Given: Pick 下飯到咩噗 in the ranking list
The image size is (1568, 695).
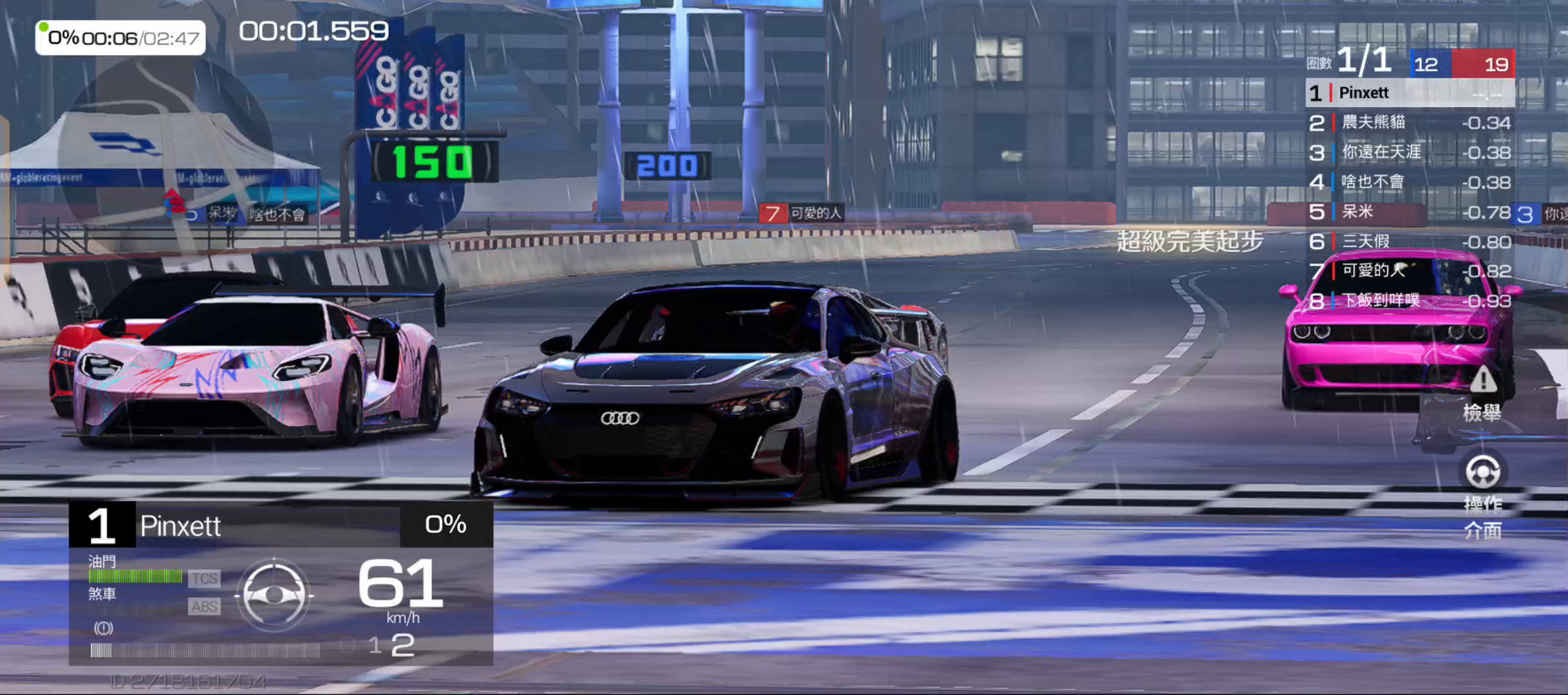Looking at the screenshot, I should [x=1409, y=301].
